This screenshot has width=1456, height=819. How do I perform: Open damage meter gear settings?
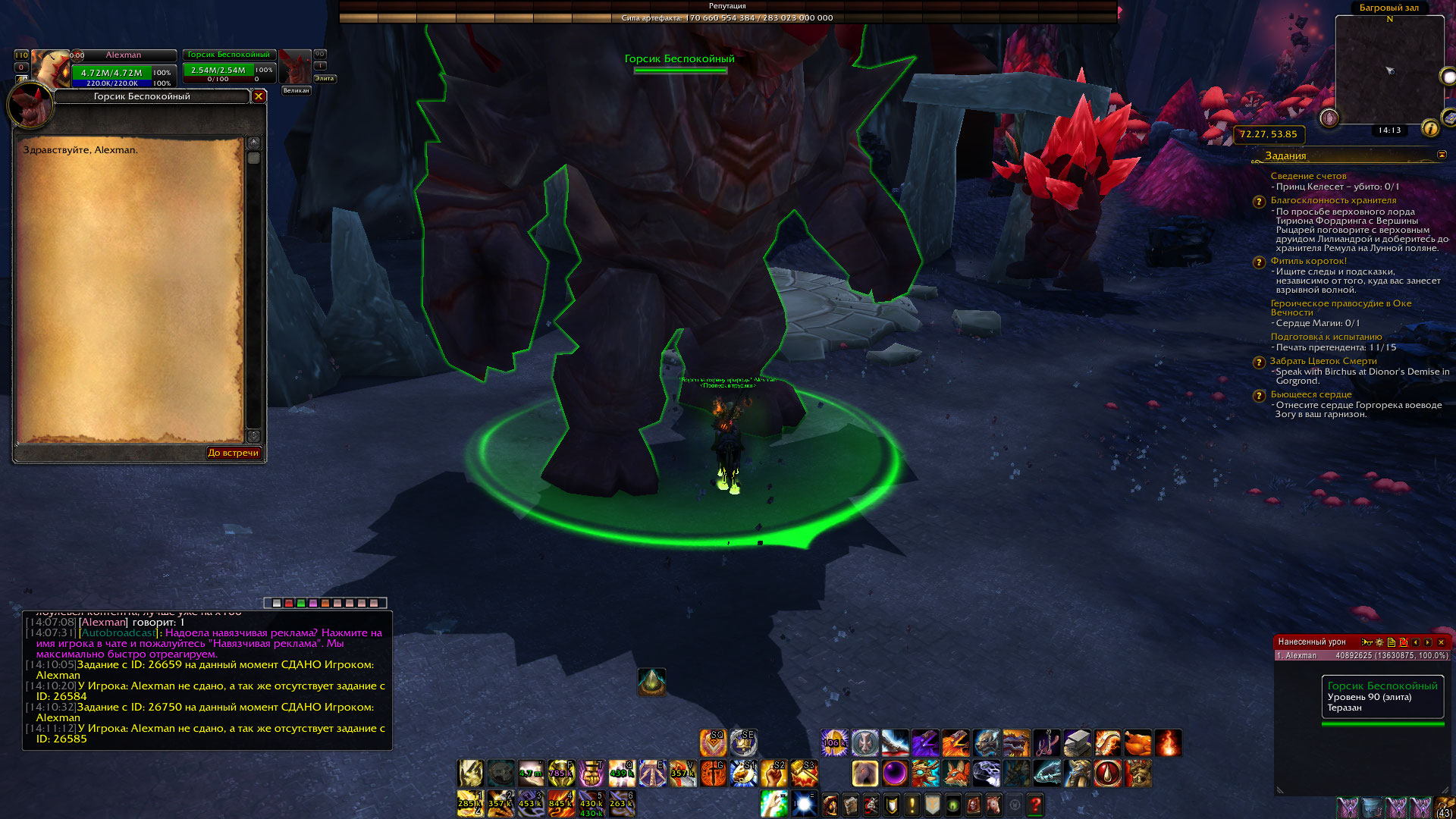[1379, 642]
